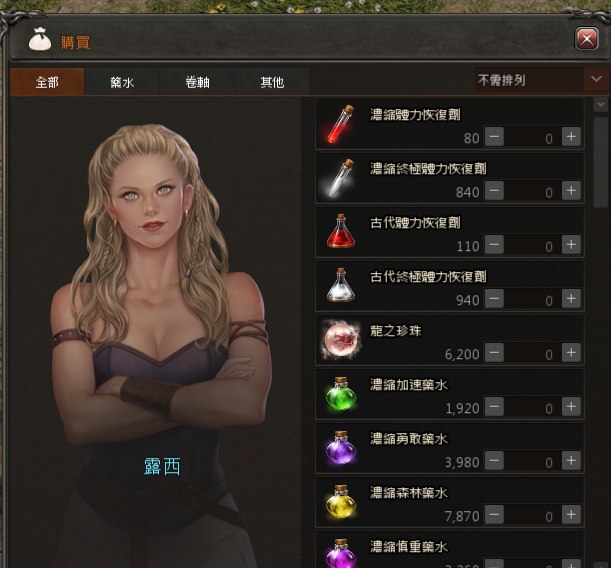The image size is (611, 568).
Task: Decrease quantity of 濃縮終極體力恢復劑
Action: pos(495,190)
